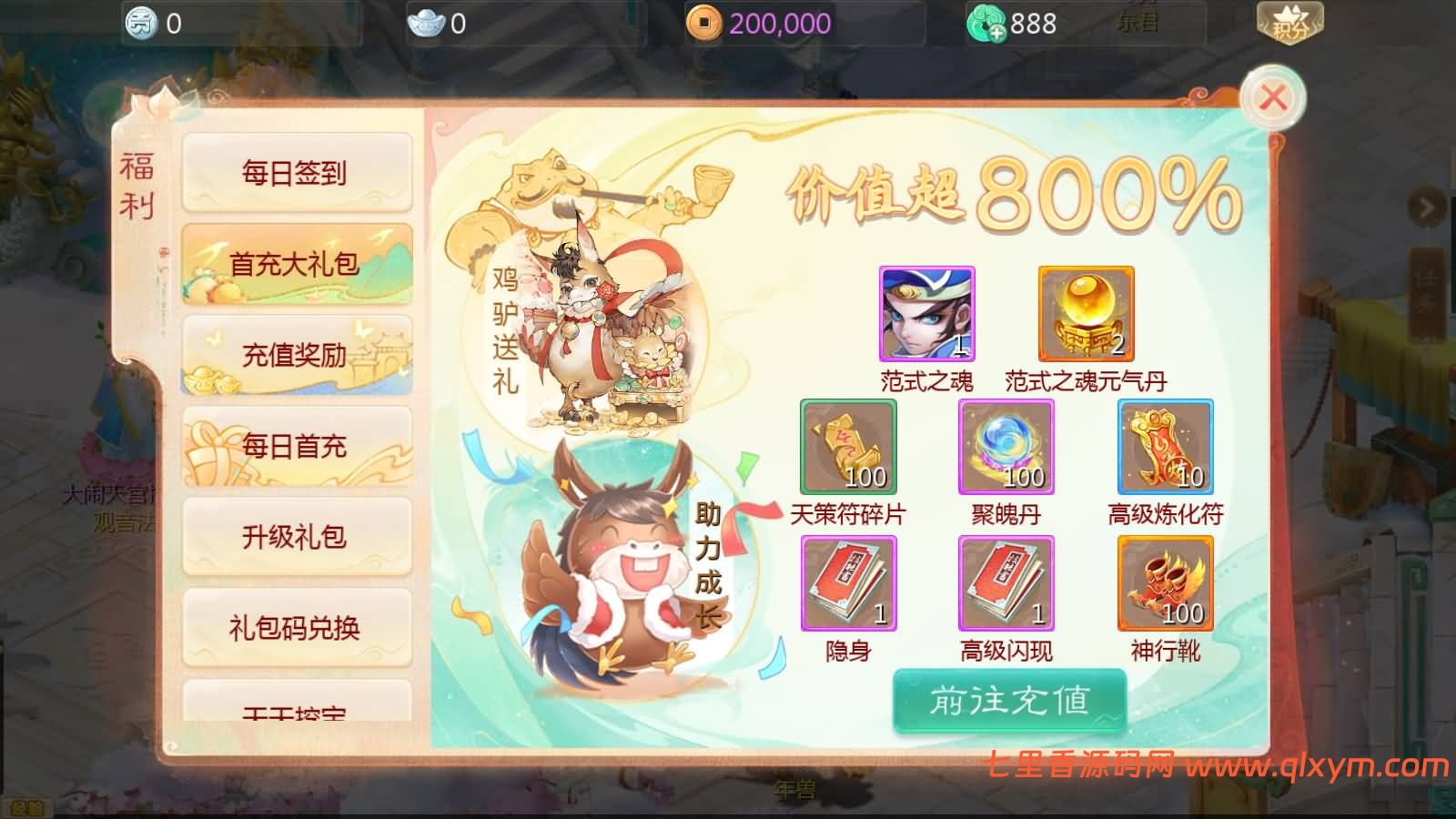Select the 高级炼化符 scroll icon
This screenshot has height=819, width=1456.
(1165, 446)
